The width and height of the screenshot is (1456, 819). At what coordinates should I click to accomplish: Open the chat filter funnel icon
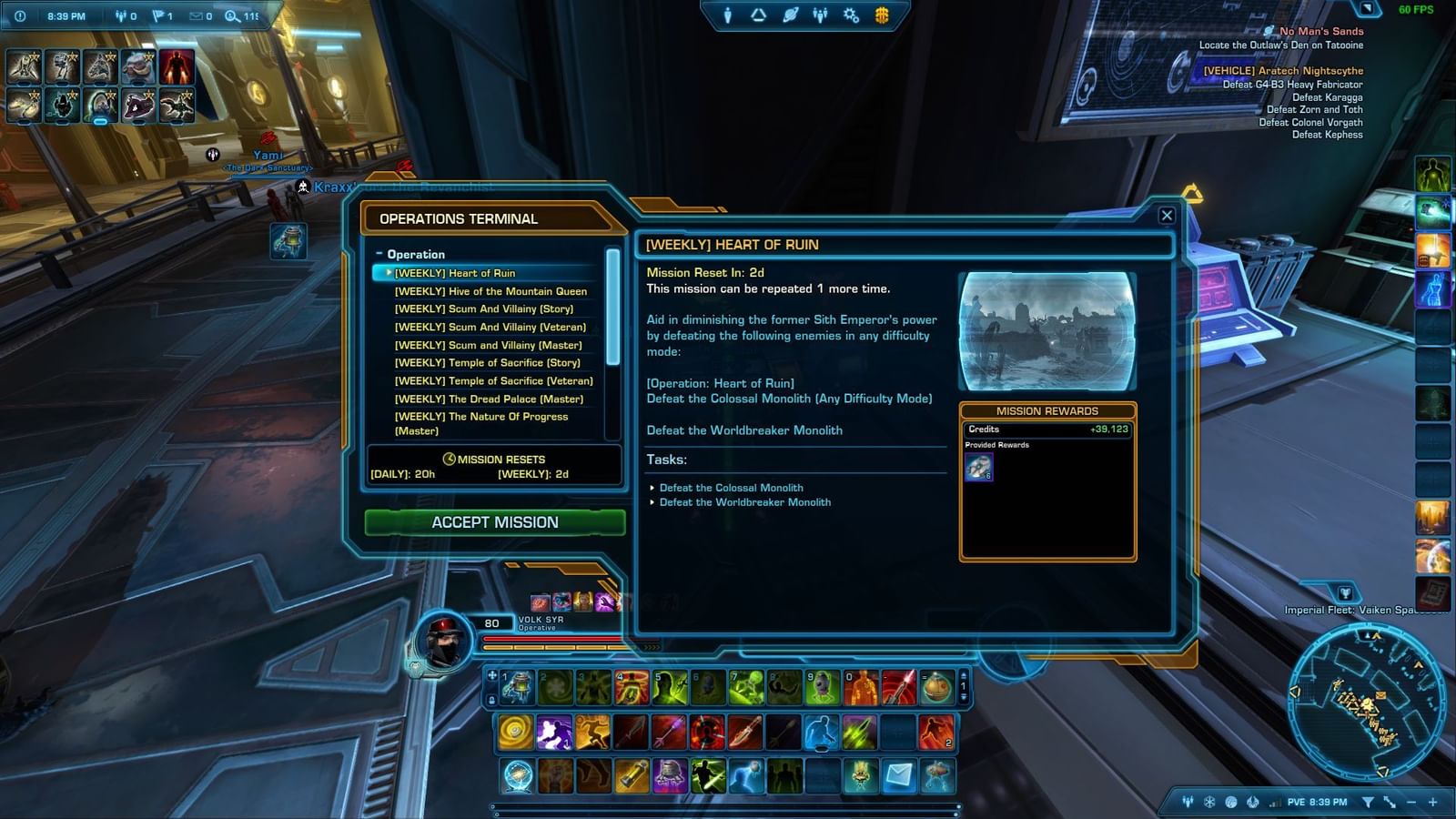(1369, 803)
